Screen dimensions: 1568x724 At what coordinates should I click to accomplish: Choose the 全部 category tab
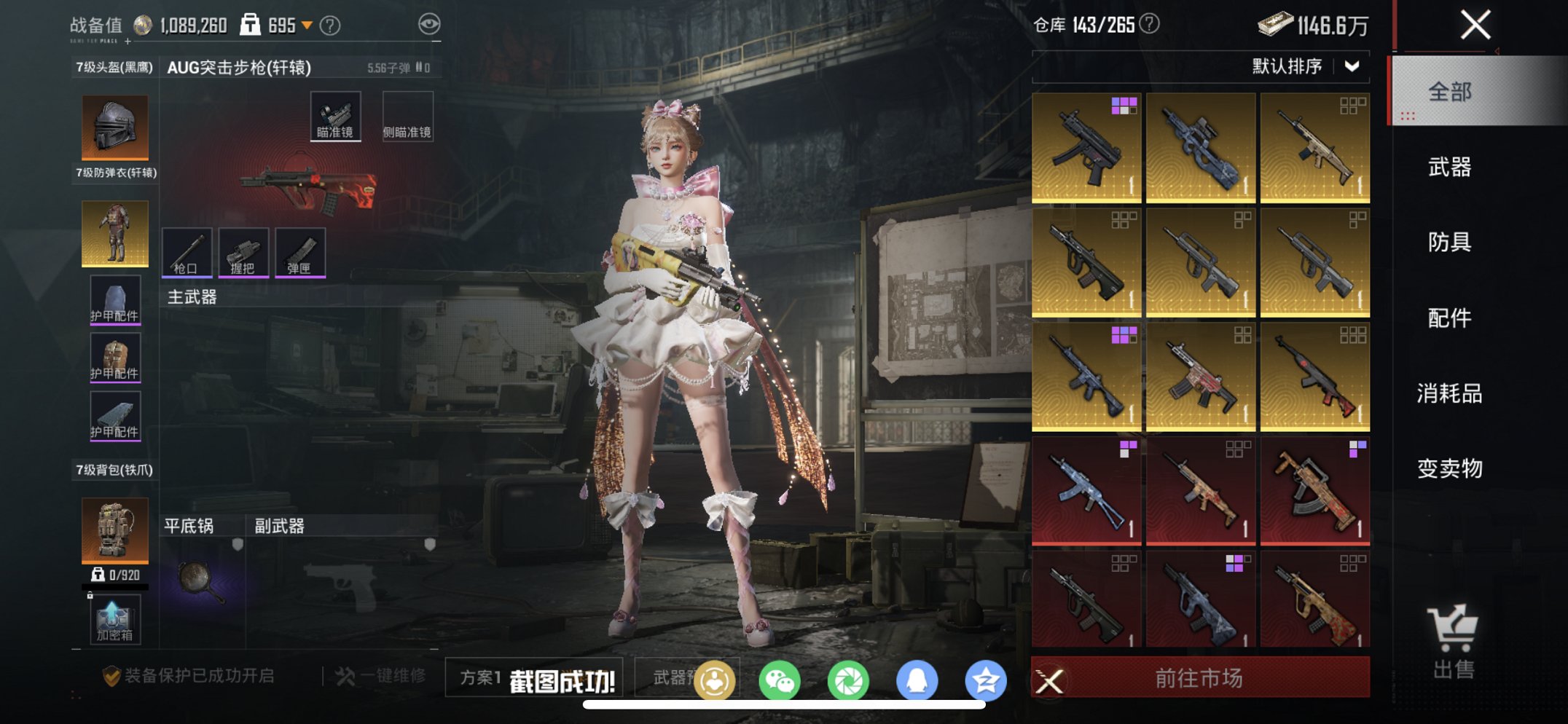pos(1449,92)
